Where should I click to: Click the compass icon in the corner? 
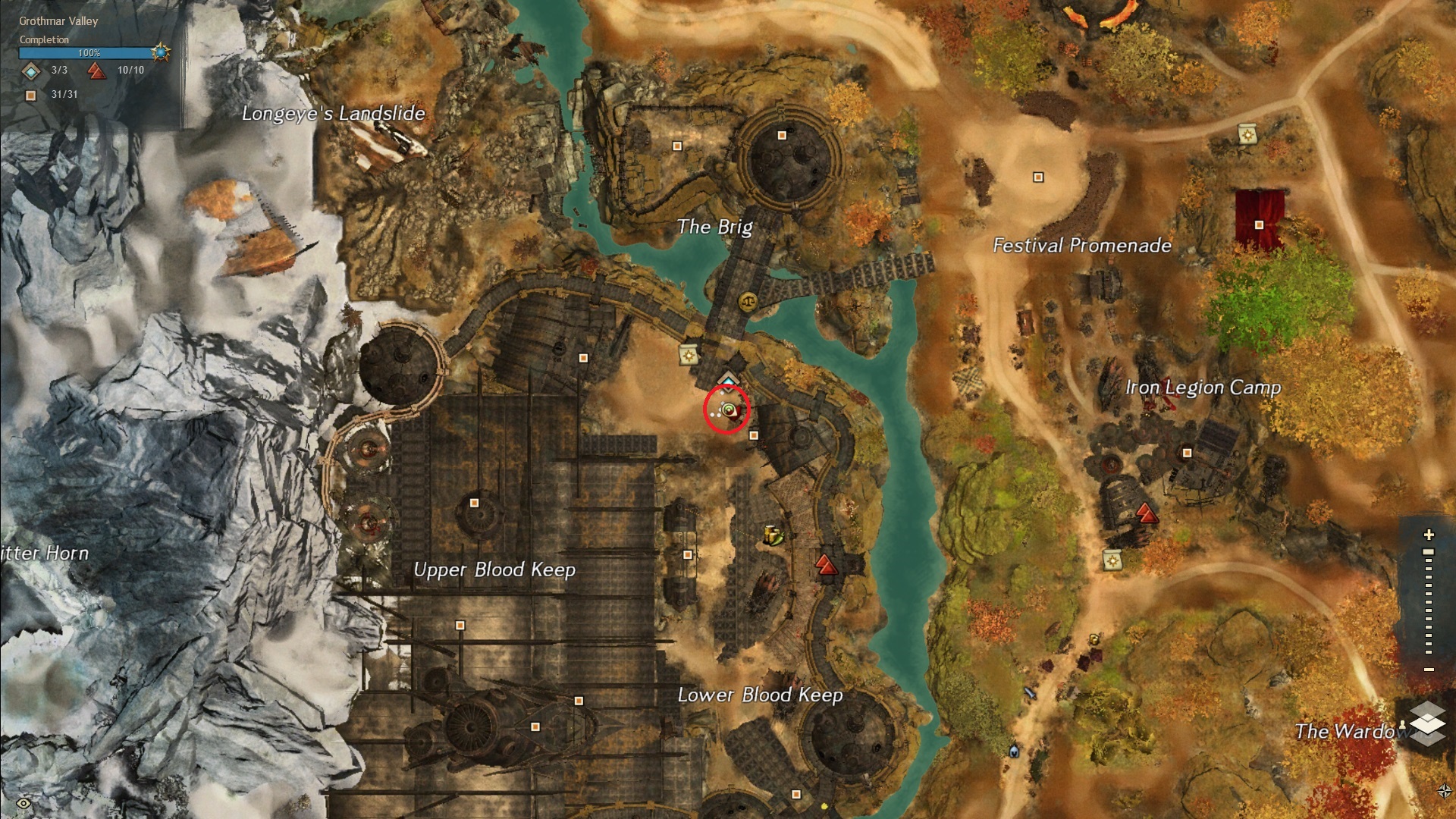pyautogui.click(x=1444, y=791)
